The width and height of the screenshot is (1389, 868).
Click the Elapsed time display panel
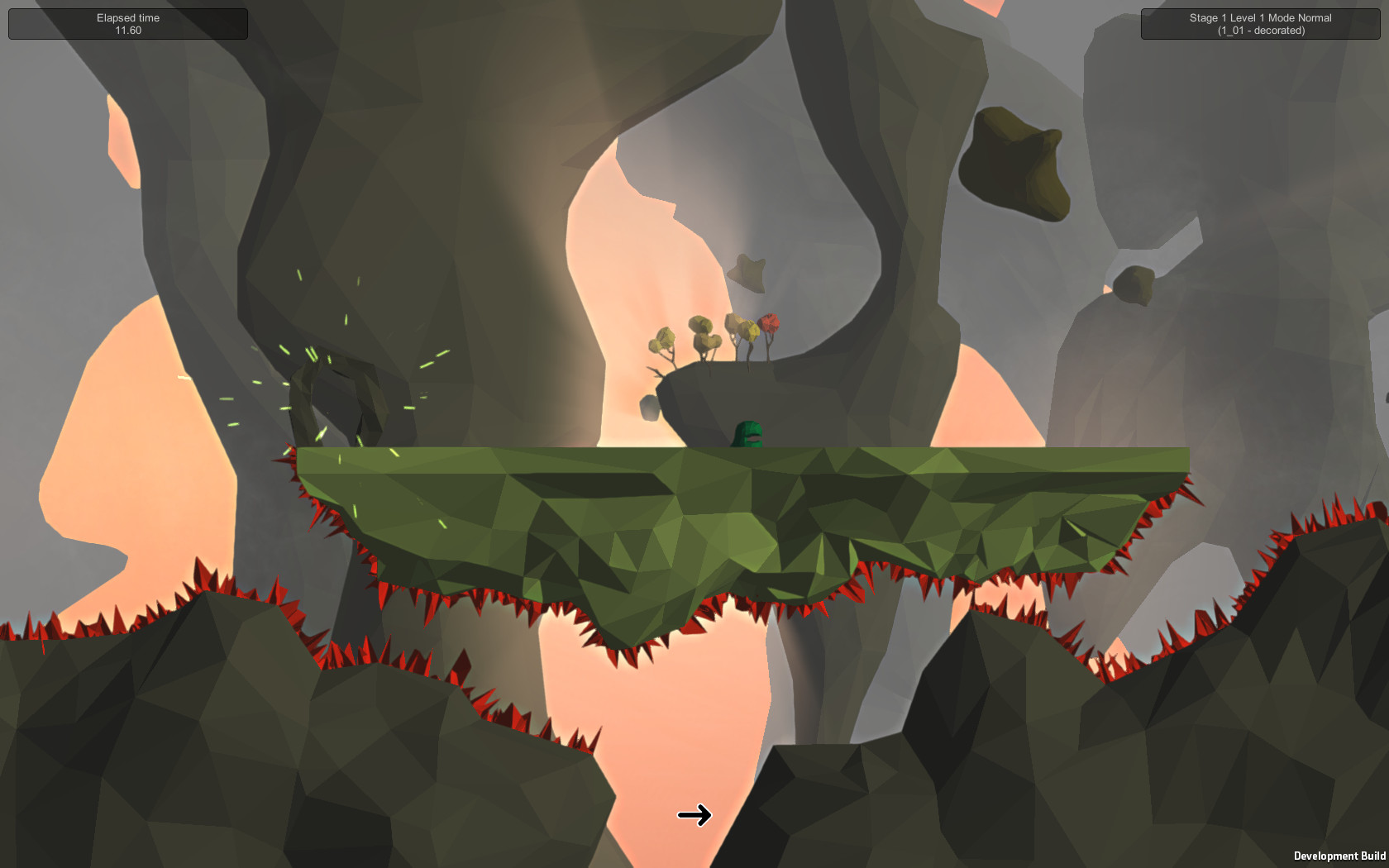click(127, 23)
